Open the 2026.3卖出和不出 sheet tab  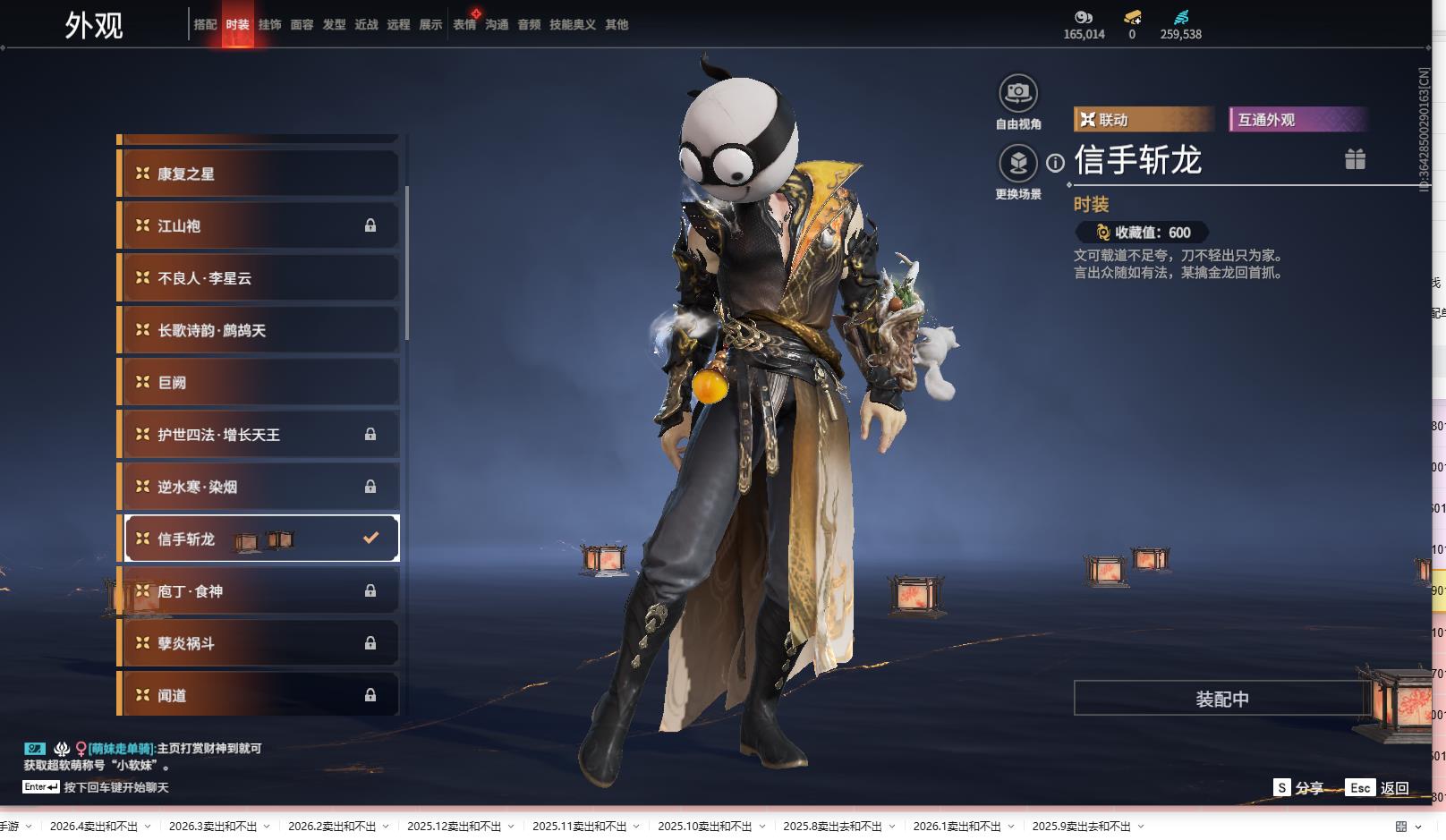[x=213, y=827]
